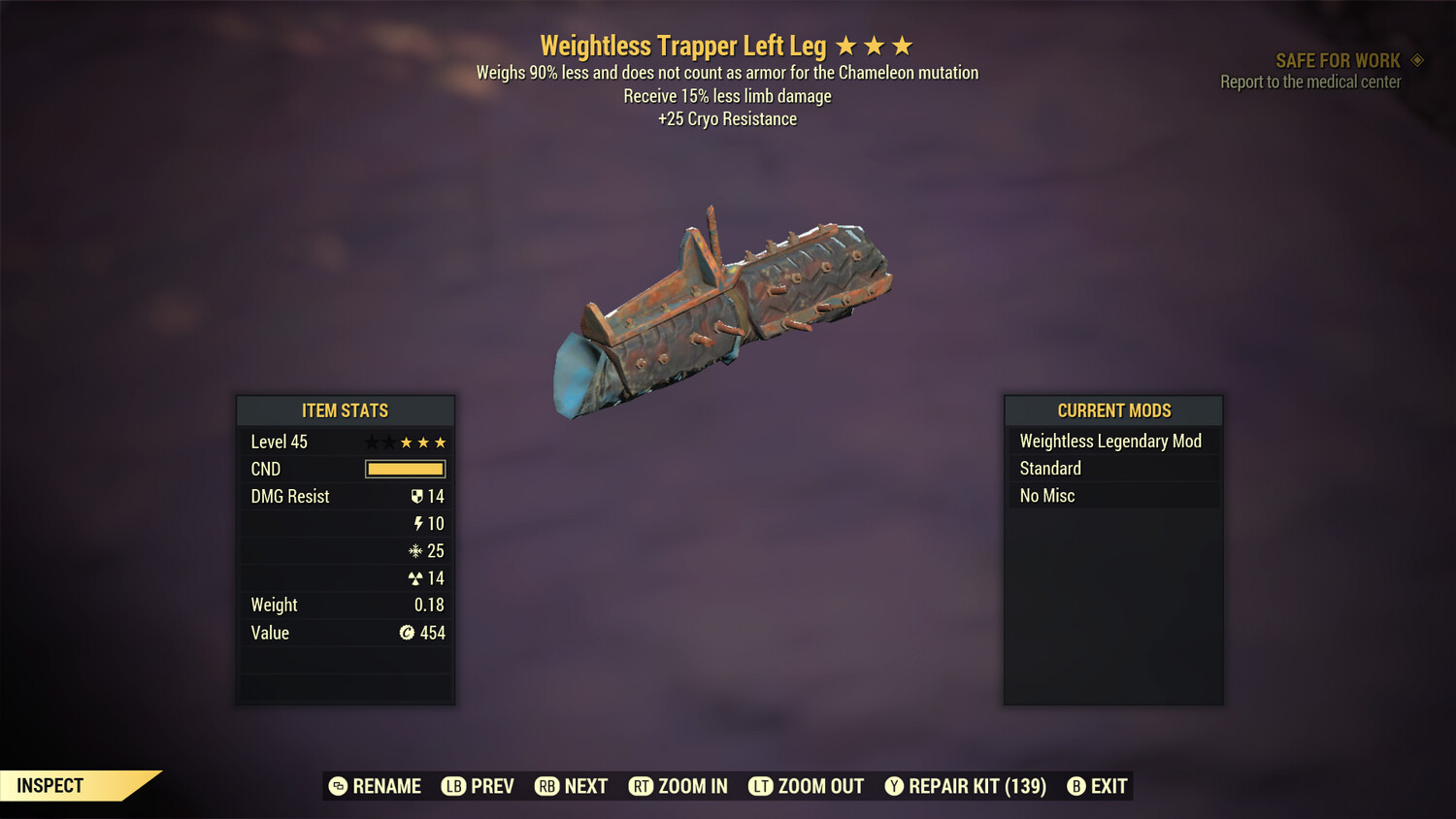The image size is (1456, 819).
Task: Exit the inspect screen
Action: tap(1098, 786)
